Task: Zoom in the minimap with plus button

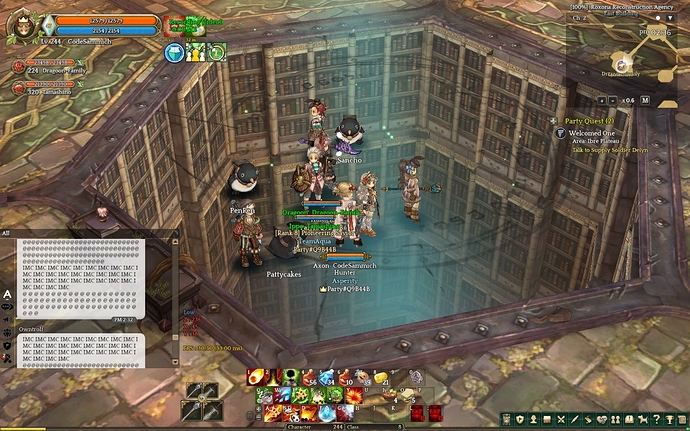Action: pos(601,100)
